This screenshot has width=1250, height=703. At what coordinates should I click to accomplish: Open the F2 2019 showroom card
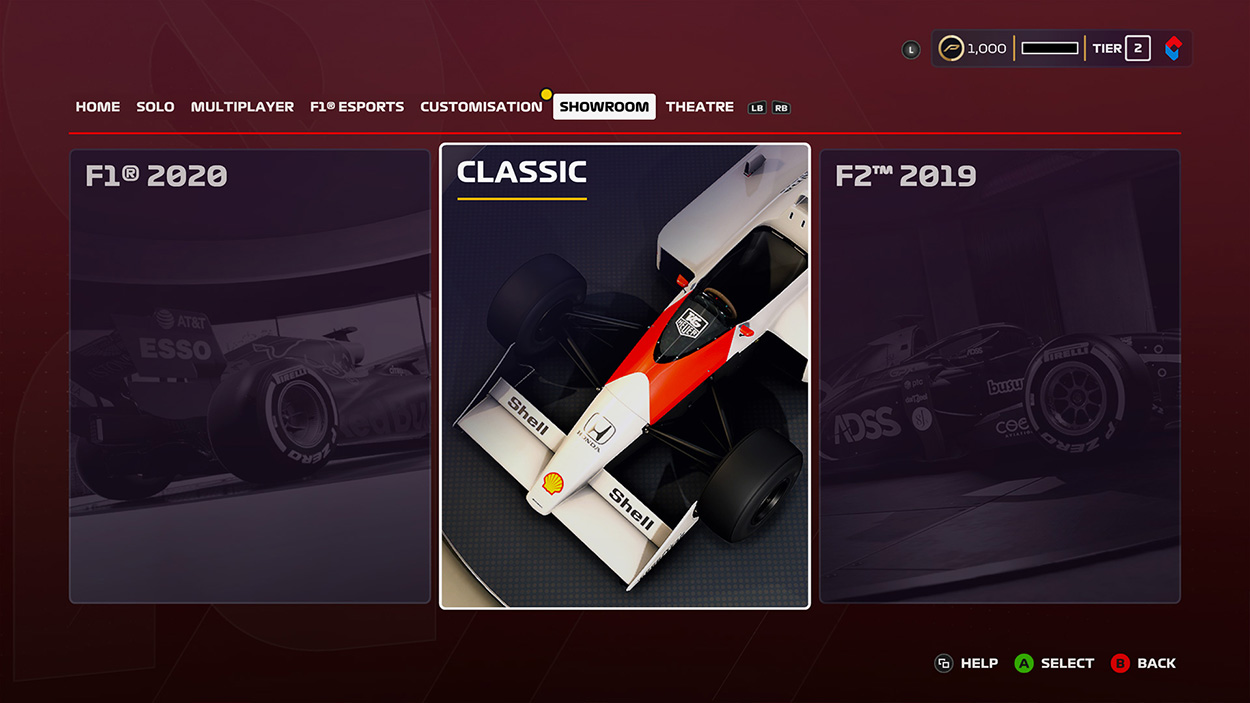1000,376
